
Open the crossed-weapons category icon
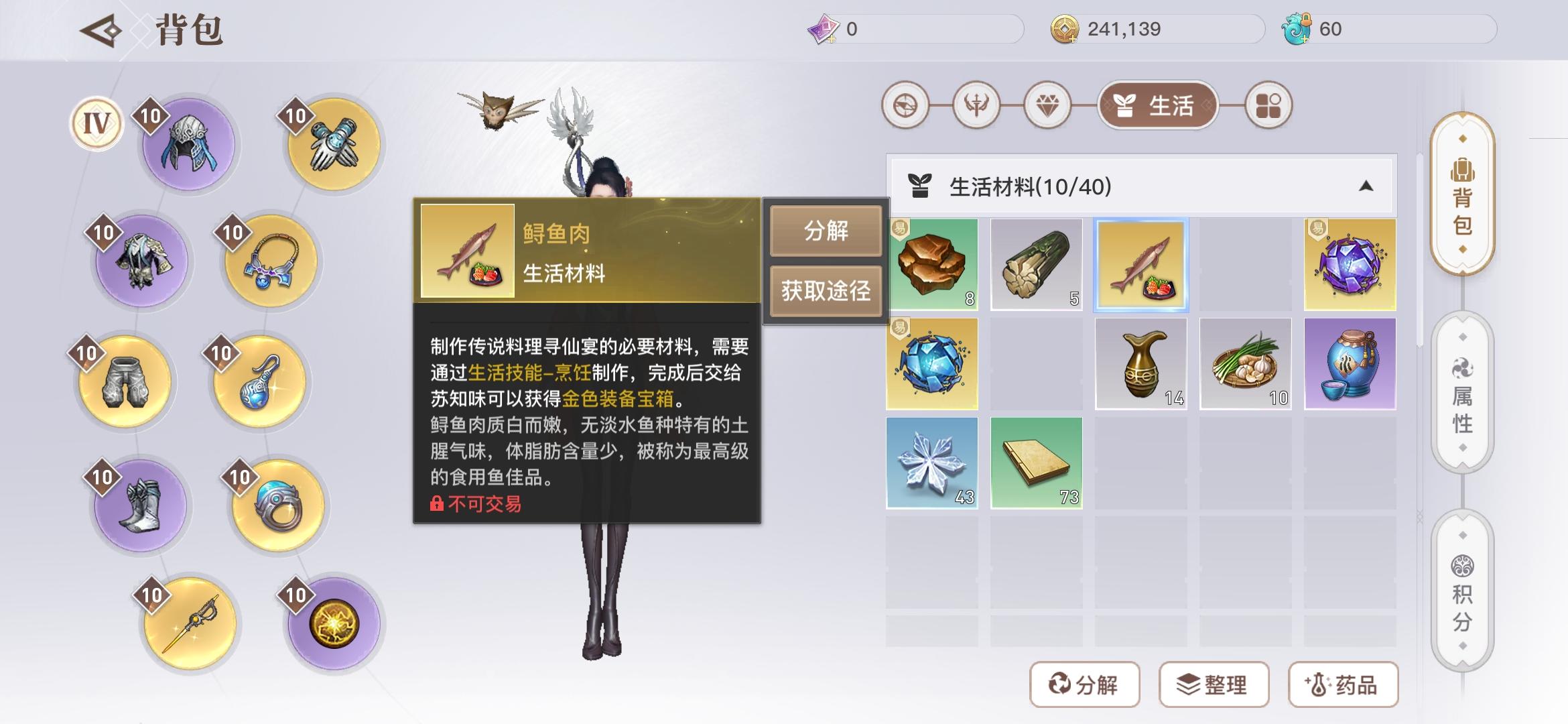coord(979,106)
